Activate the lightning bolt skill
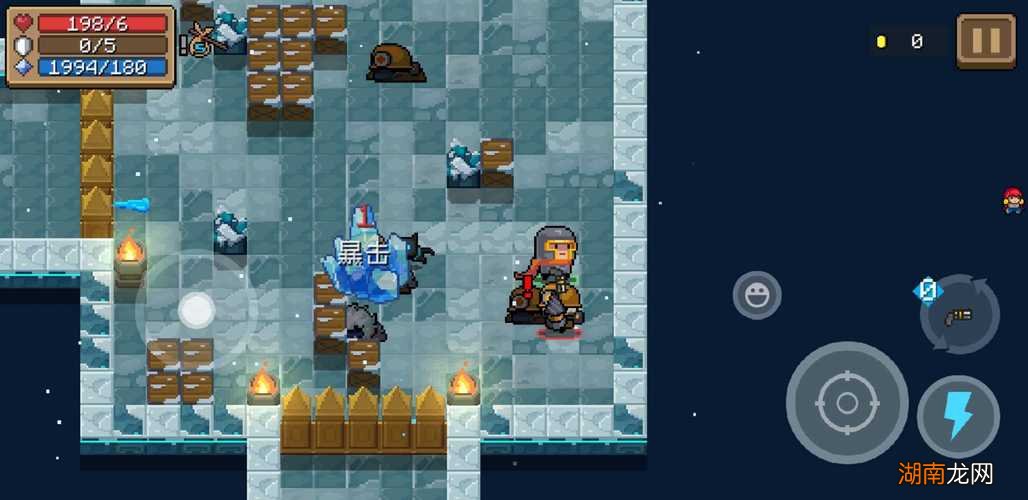 (958, 416)
